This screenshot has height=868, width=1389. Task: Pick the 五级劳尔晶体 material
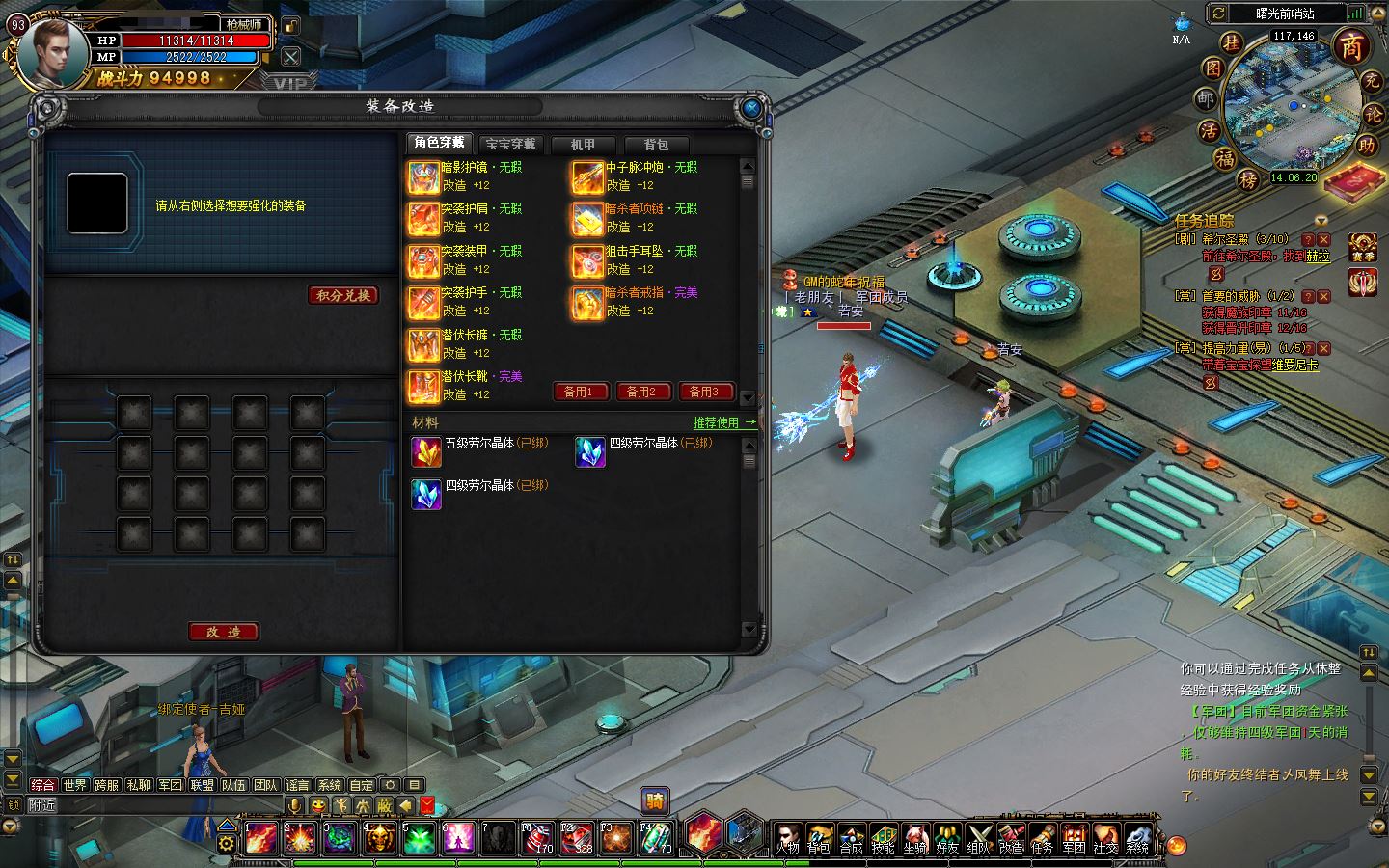point(426,451)
